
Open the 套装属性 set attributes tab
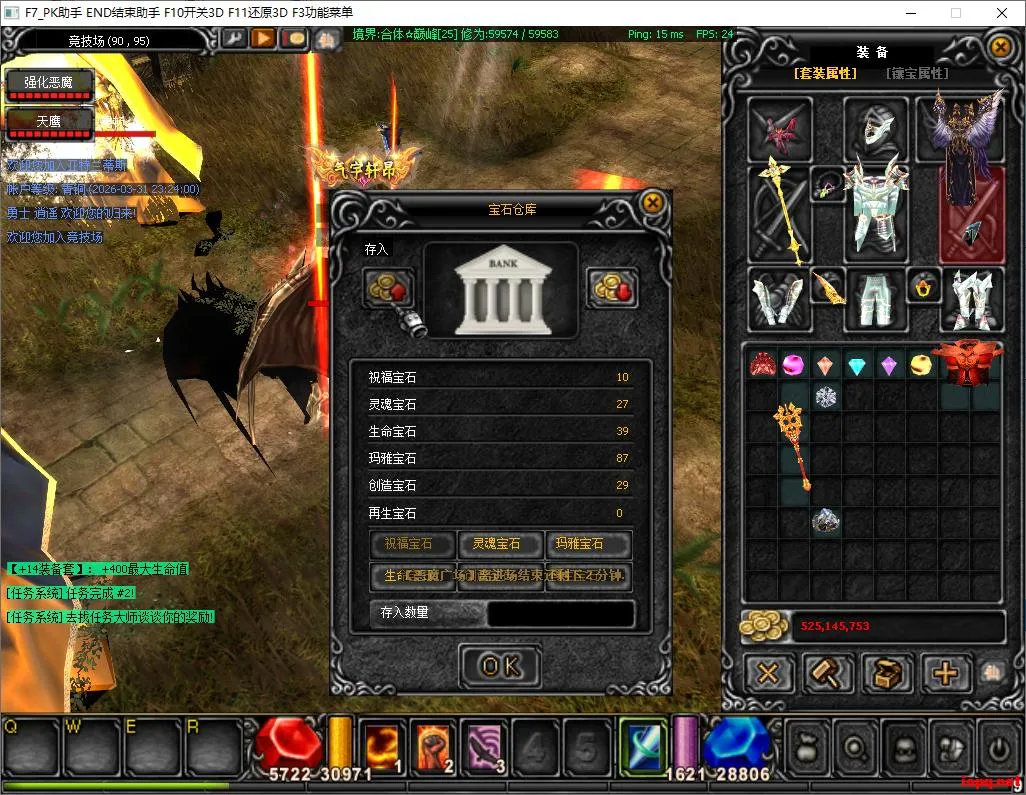pyautogui.click(x=825, y=73)
